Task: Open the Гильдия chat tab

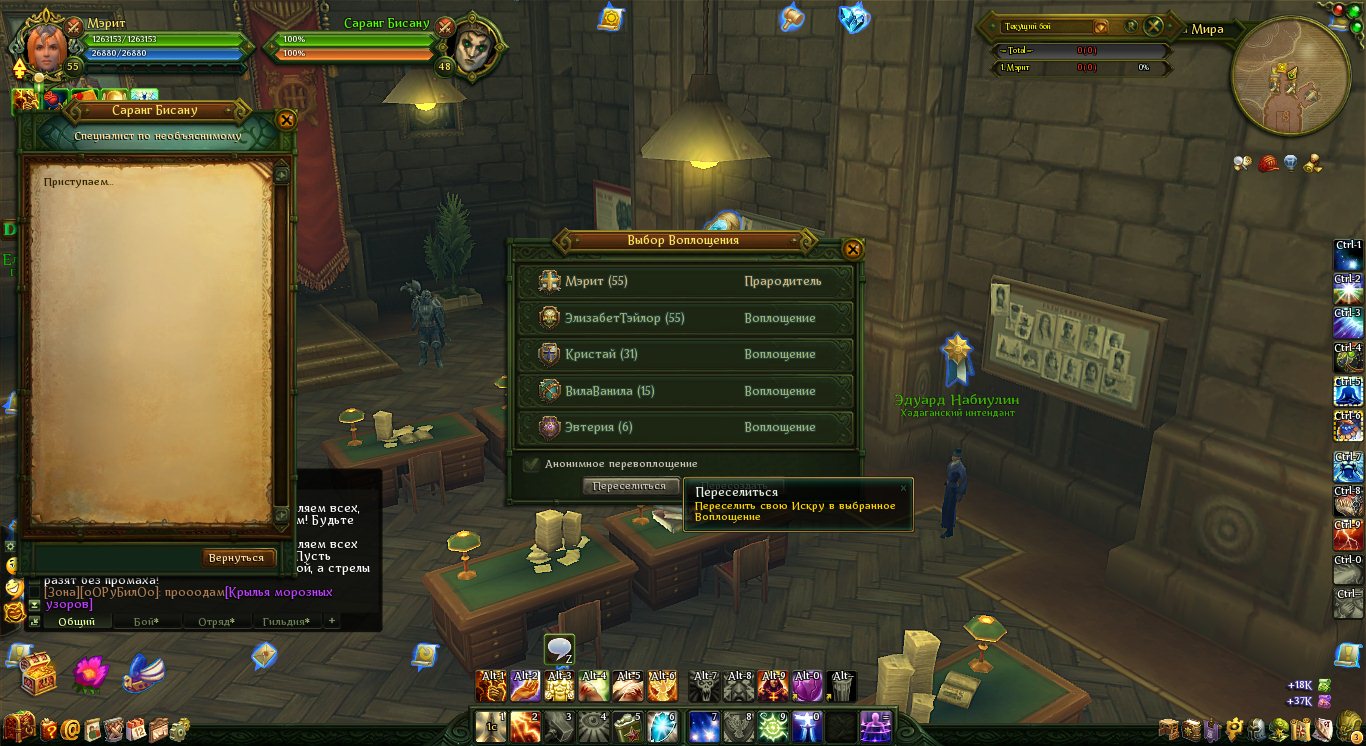Action: point(284,622)
